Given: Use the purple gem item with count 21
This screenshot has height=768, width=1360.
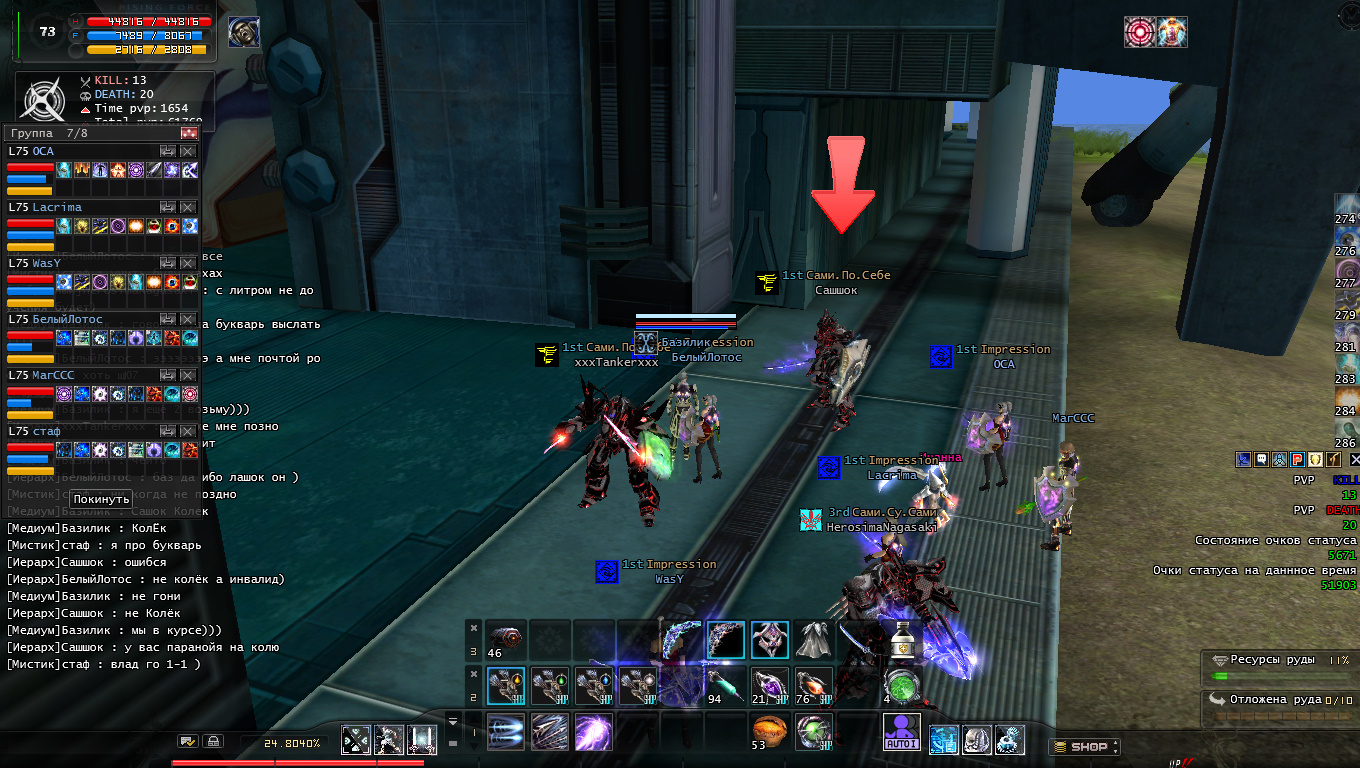Looking at the screenshot, I should coord(770,685).
